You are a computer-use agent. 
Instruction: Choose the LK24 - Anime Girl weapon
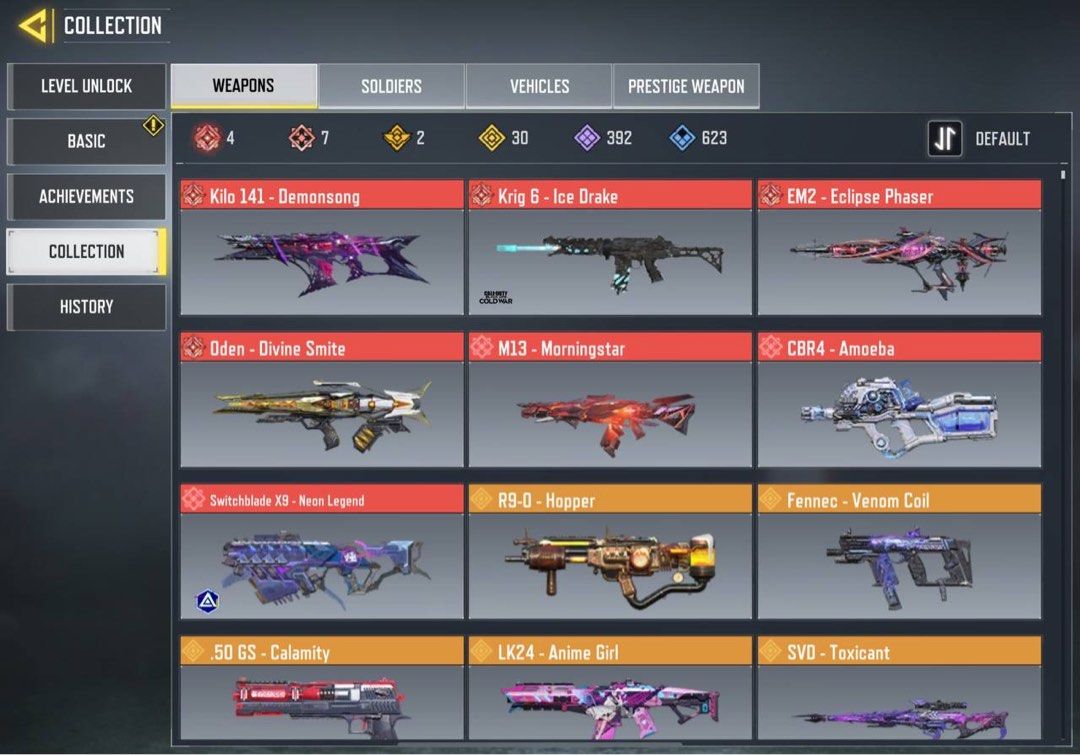click(x=609, y=693)
